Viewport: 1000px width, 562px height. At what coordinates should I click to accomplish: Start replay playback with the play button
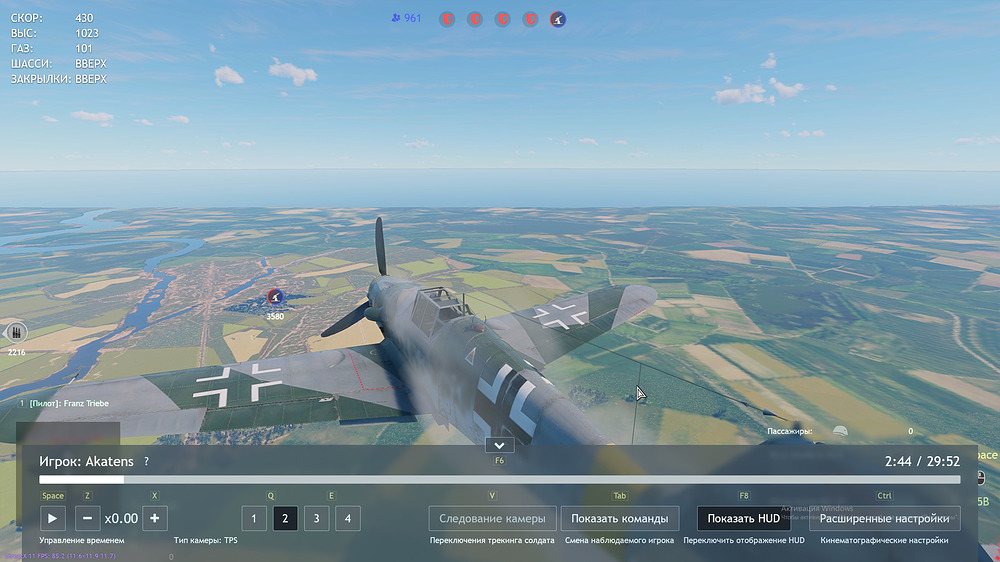click(x=53, y=518)
